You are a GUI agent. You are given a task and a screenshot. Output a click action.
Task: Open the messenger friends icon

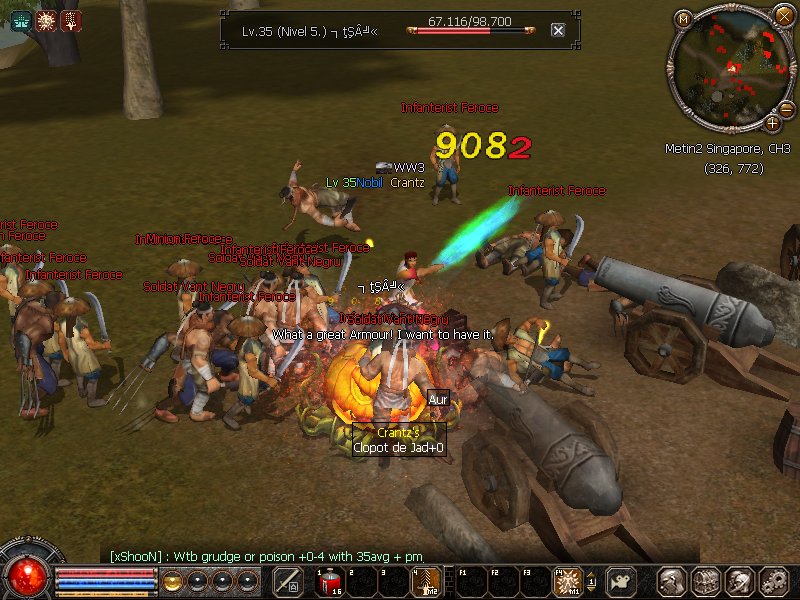740,581
